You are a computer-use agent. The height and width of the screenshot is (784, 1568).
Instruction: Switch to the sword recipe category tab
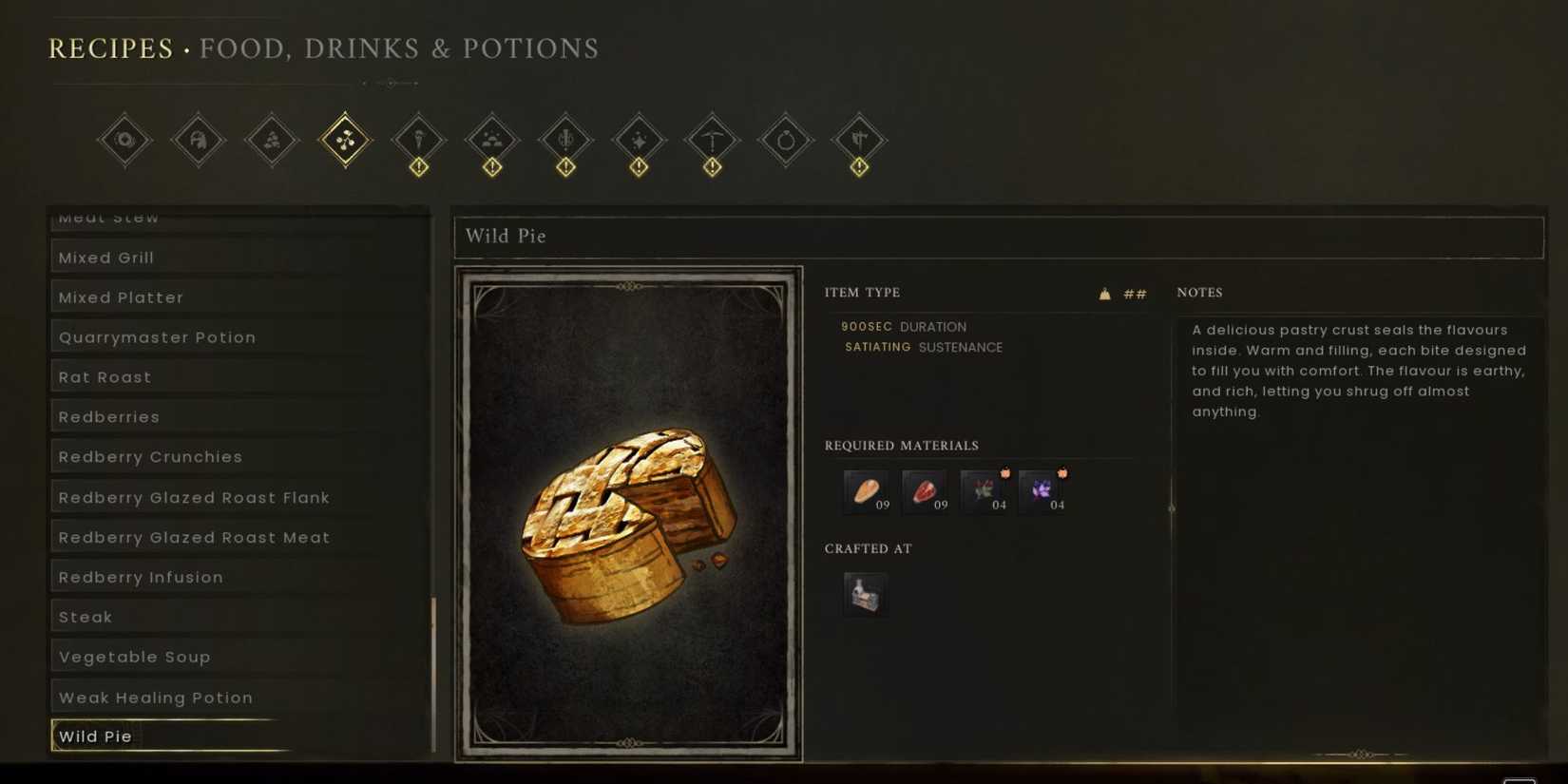coord(566,140)
